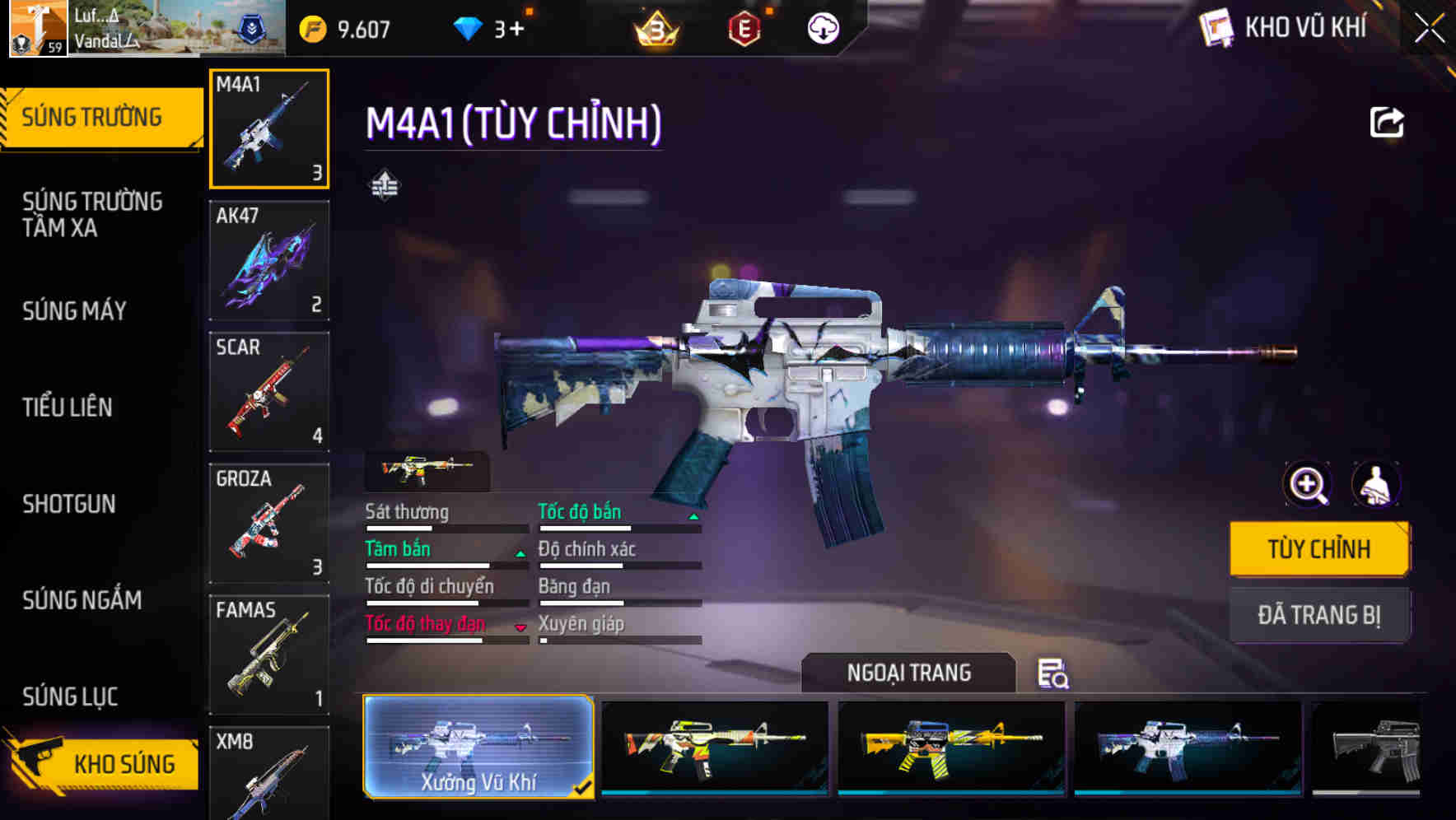This screenshot has width=1456, height=820.
Task: Open the Ngoại Trang skins tab
Action: (x=908, y=673)
